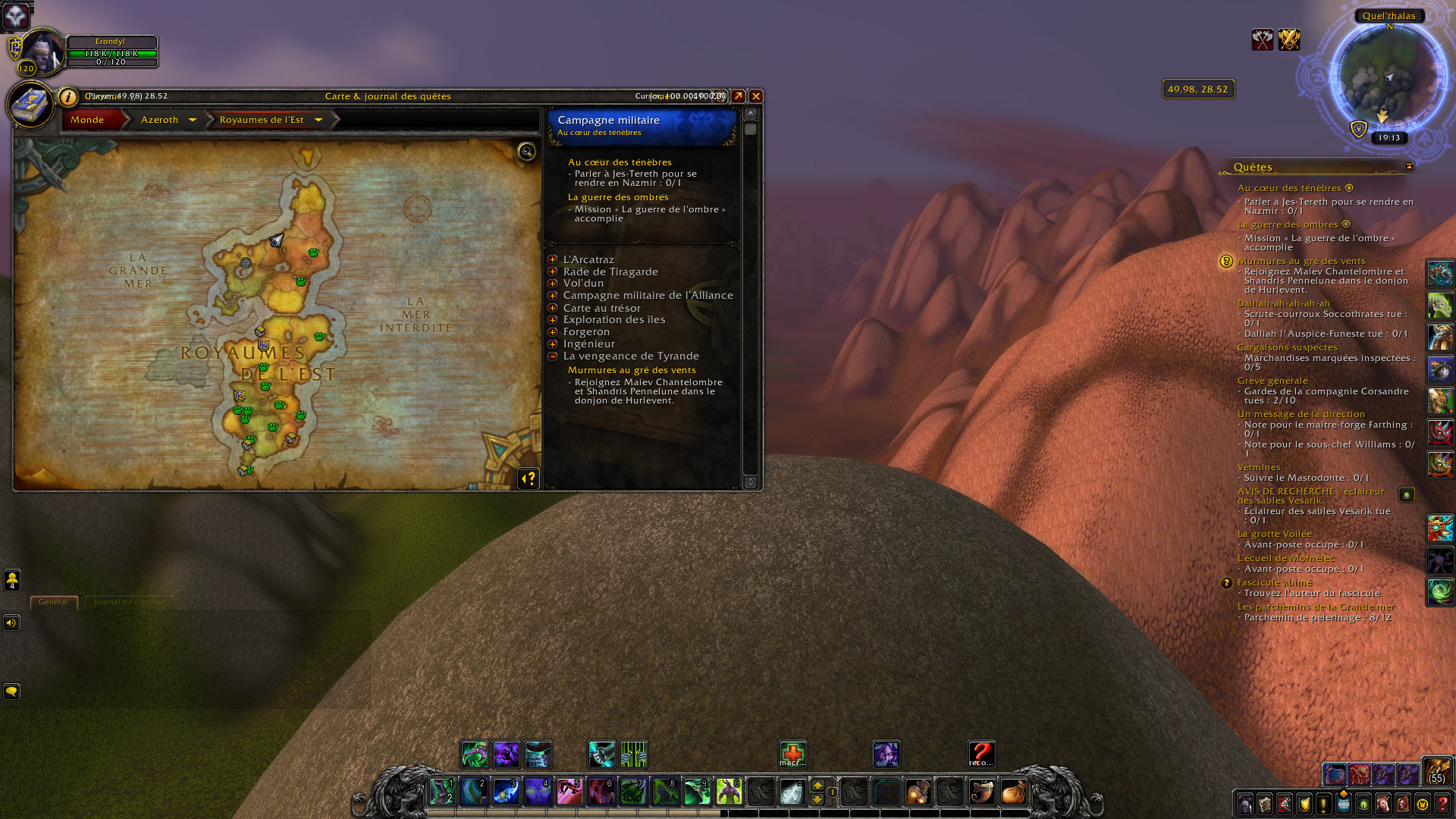Open the Azeroth map dropdown

tap(193, 120)
